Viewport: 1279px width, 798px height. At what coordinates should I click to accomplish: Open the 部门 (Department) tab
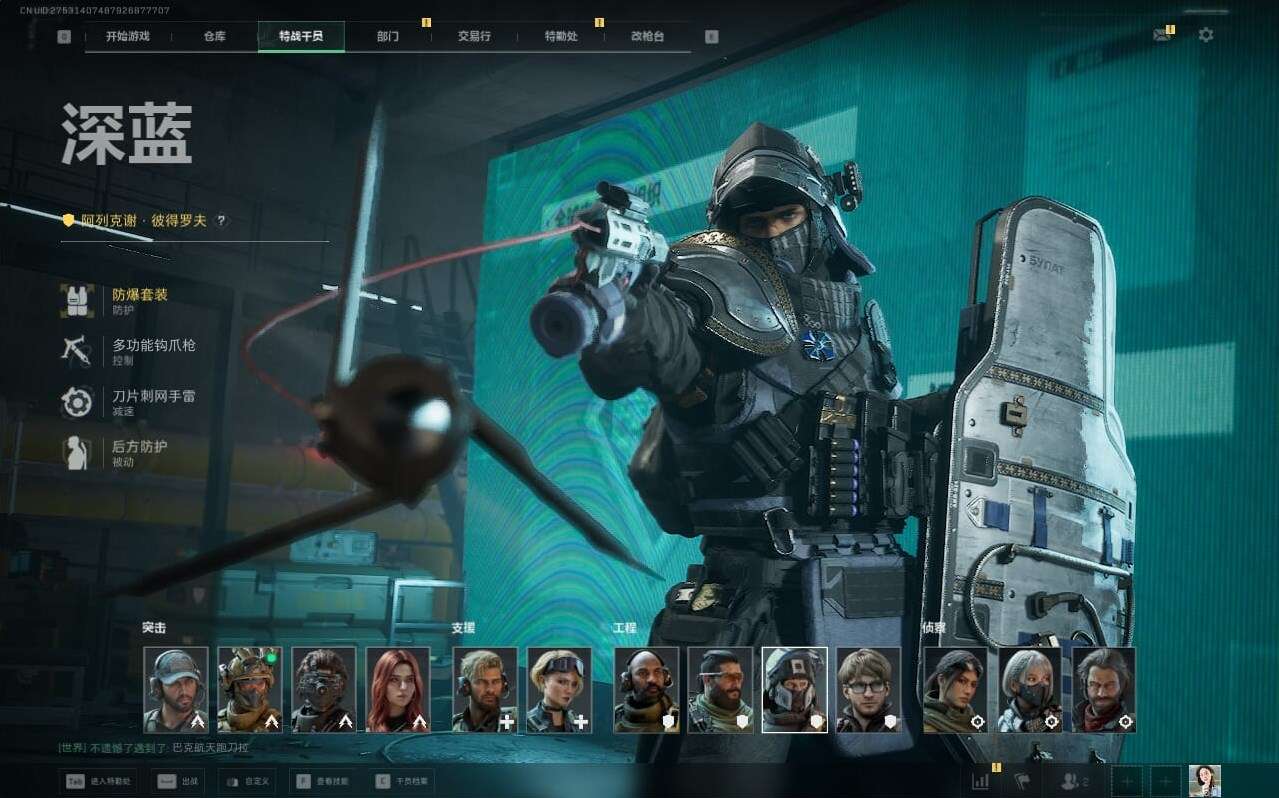point(388,36)
